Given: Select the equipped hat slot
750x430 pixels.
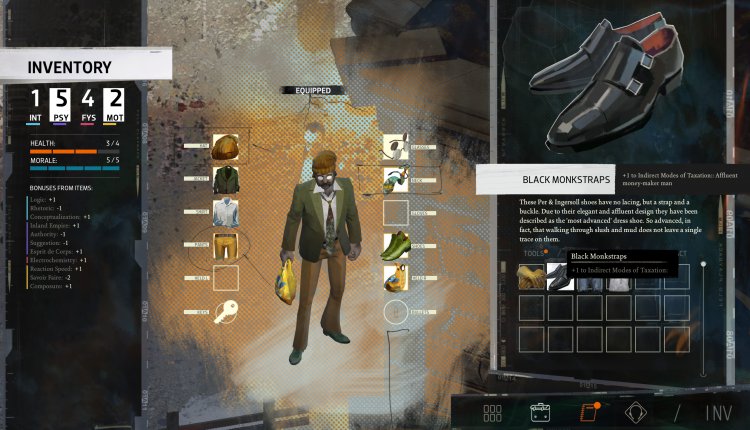Looking at the screenshot, I should click(226, 148).
